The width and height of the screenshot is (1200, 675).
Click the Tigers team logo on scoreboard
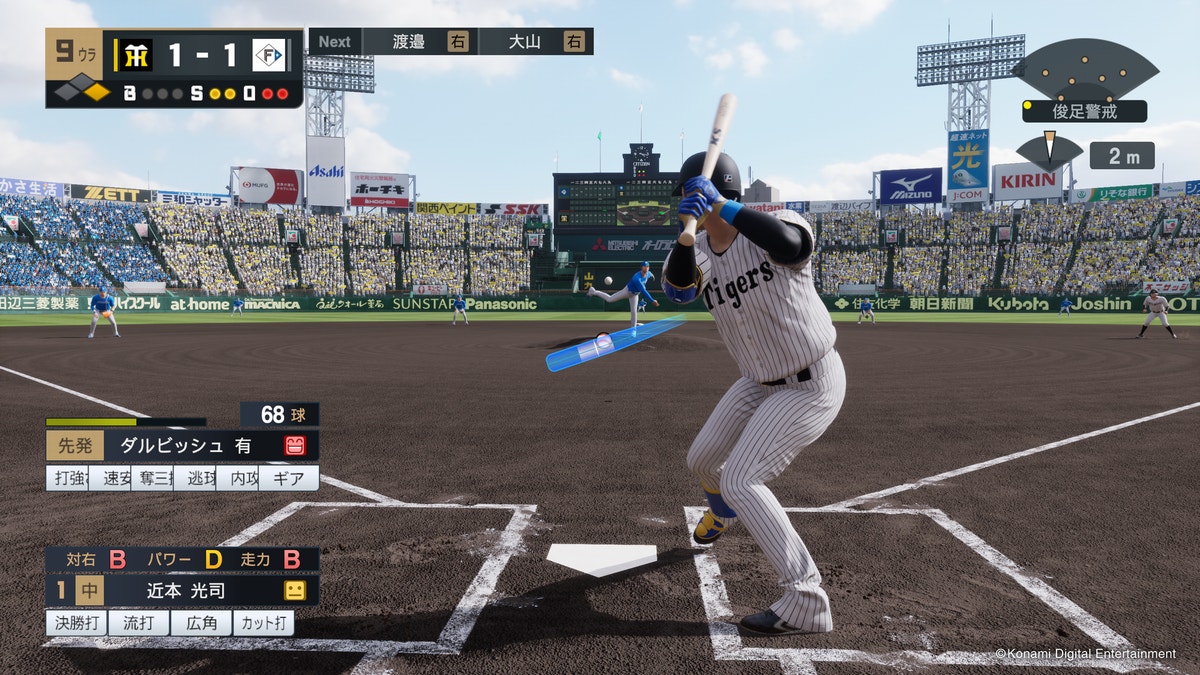(x=133, y=55)
